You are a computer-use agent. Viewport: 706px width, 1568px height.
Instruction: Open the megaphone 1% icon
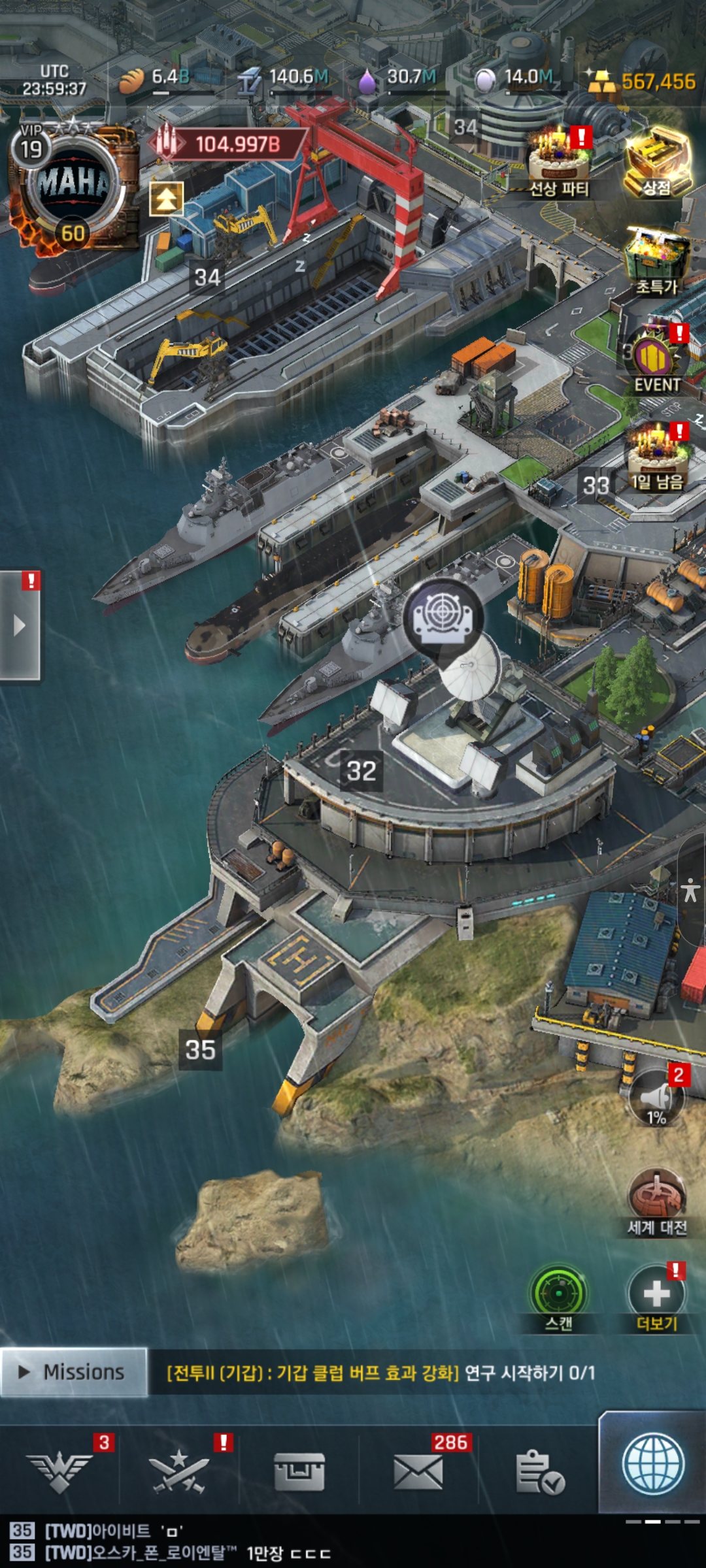(656, 1099)
